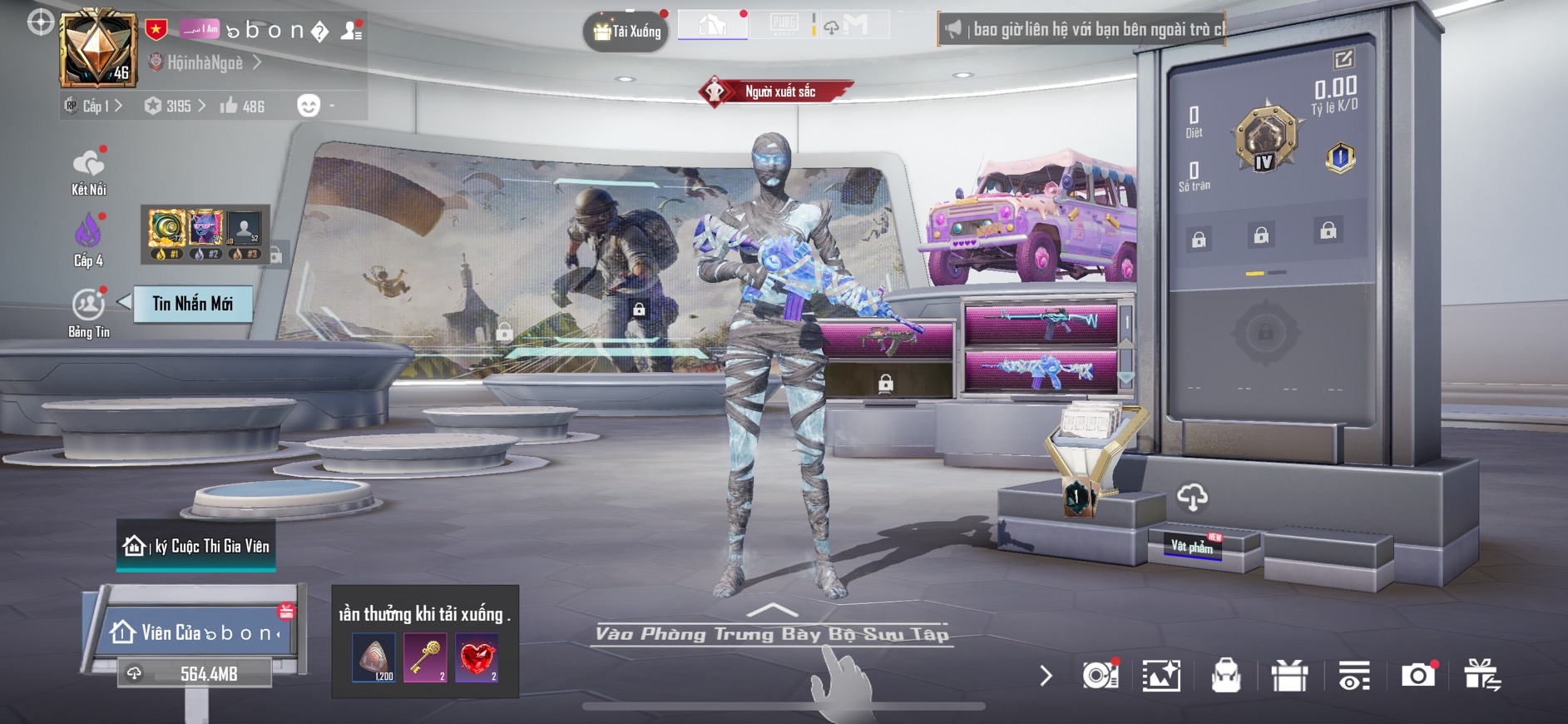Click the 486 likes thumbs-up
1568x724 pixels.
(x=242, y=106)
